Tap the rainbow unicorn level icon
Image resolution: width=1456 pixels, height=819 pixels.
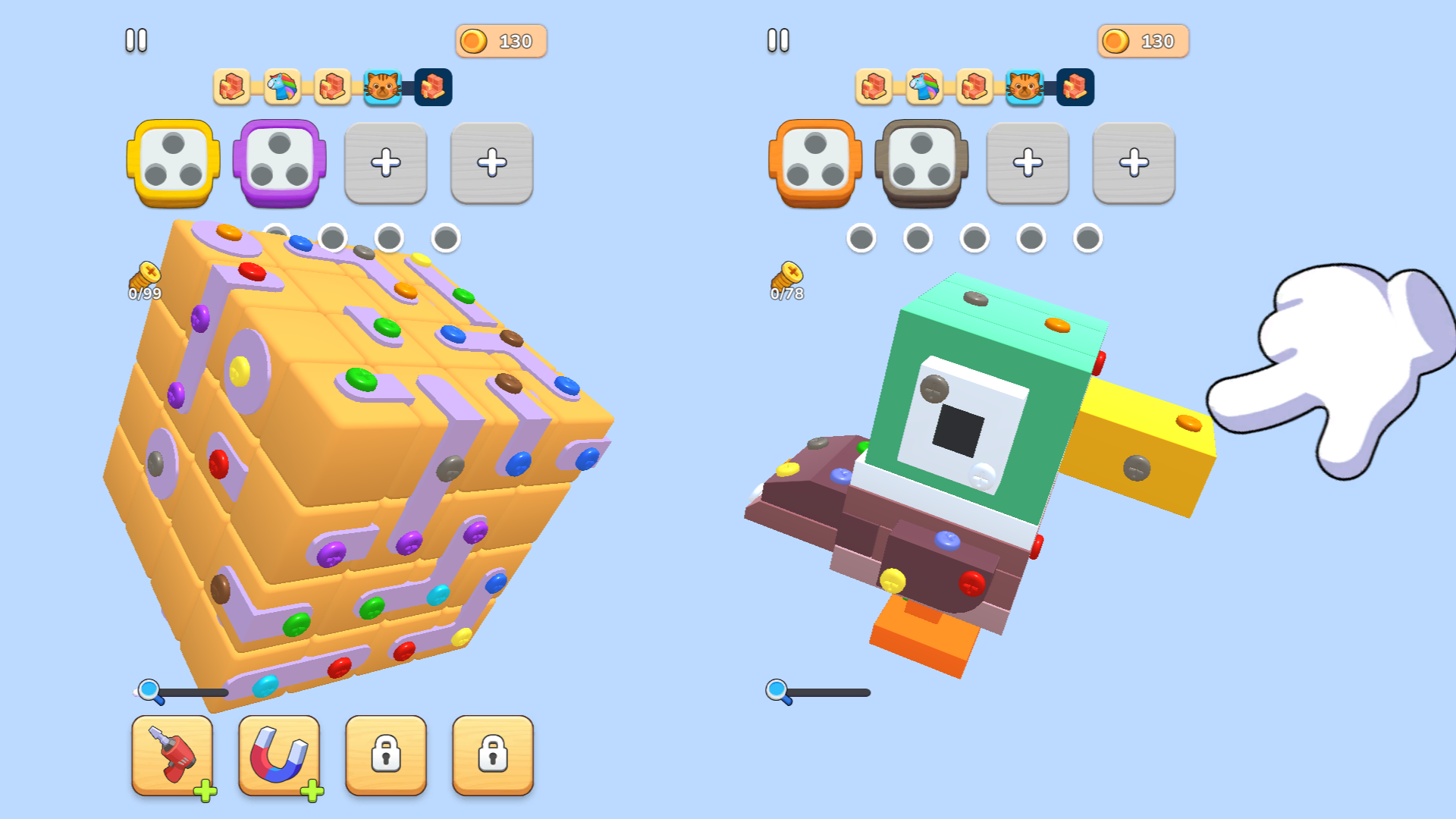(281, 86)
